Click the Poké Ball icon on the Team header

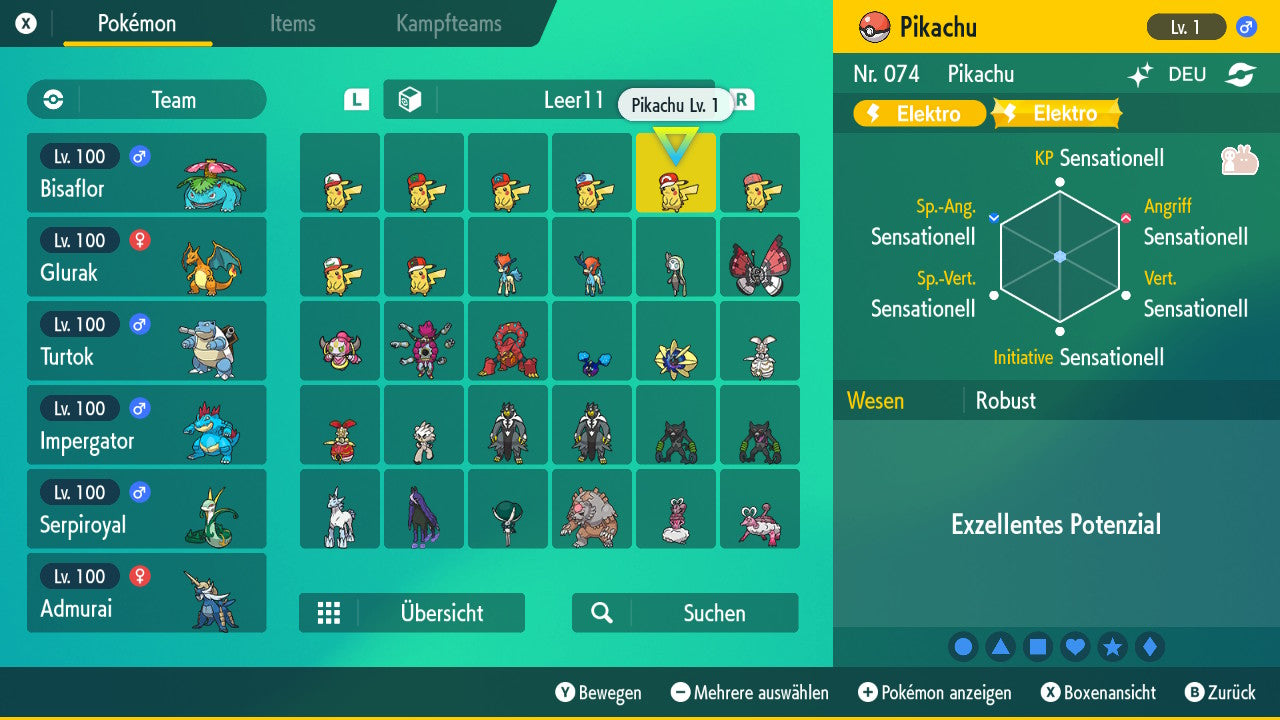point(52,100)
